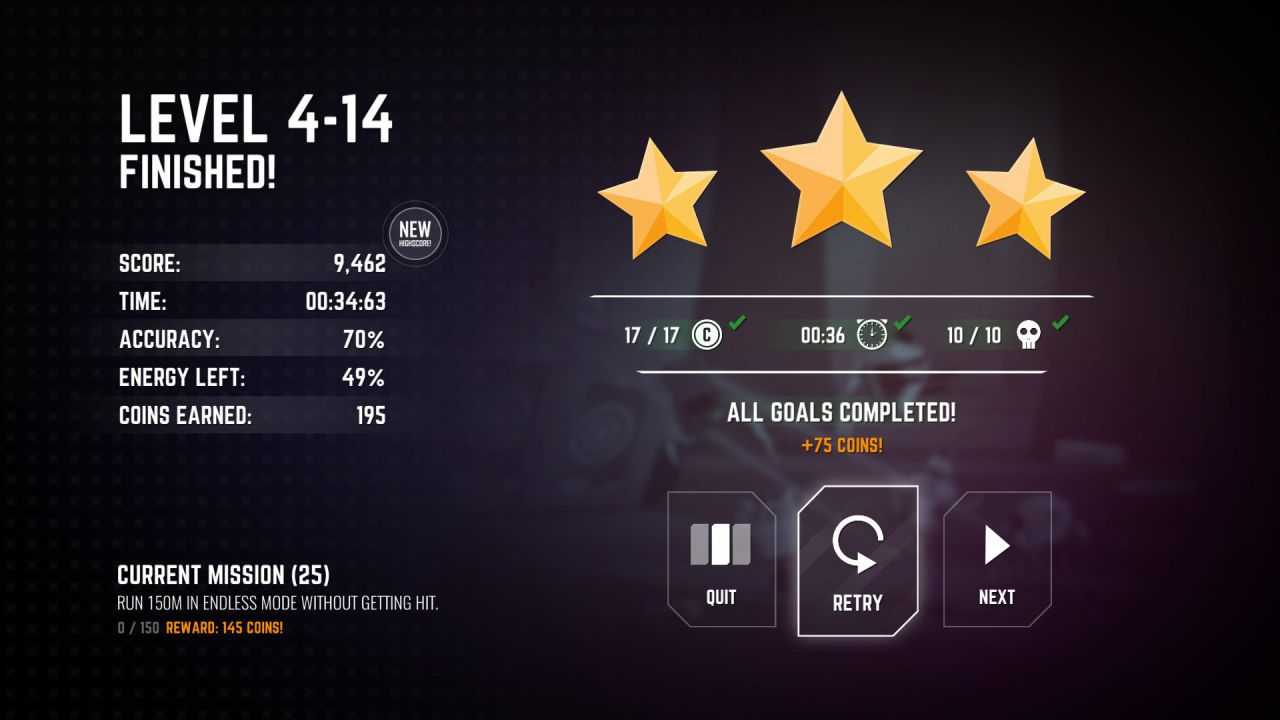Click the right star
This screenshot has width=1280, height=720.
[x=1027, y=205]
